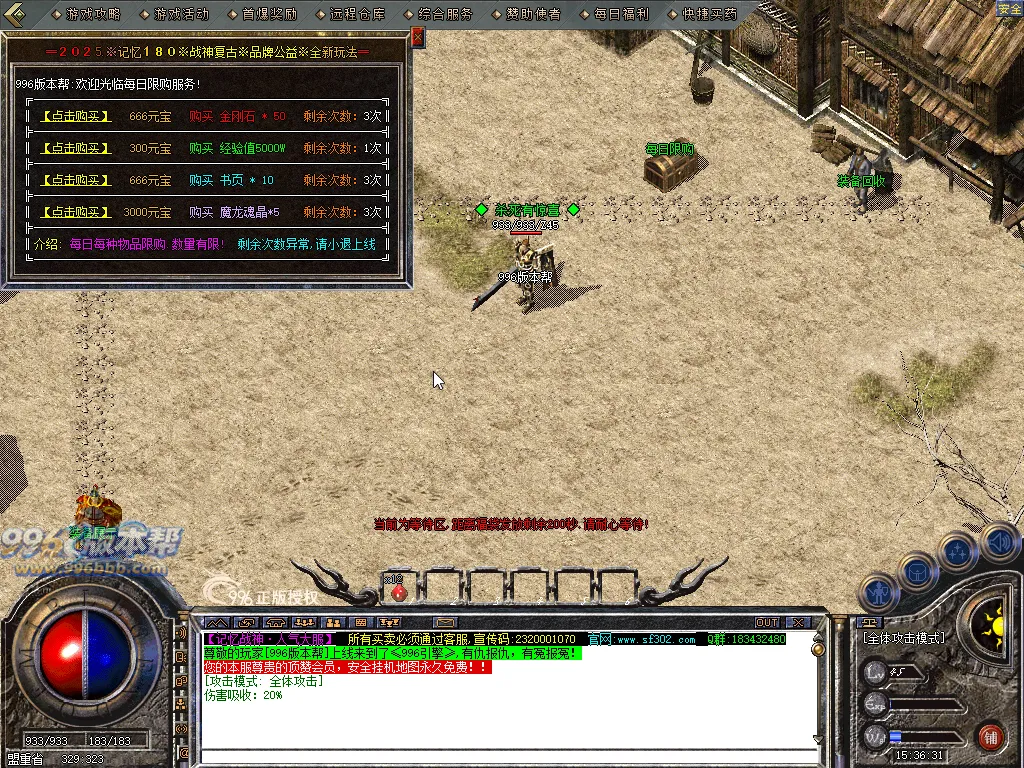
Task: Click 点击购买 for 魔龙魂晶*5
Action: (x=75, y=212)
